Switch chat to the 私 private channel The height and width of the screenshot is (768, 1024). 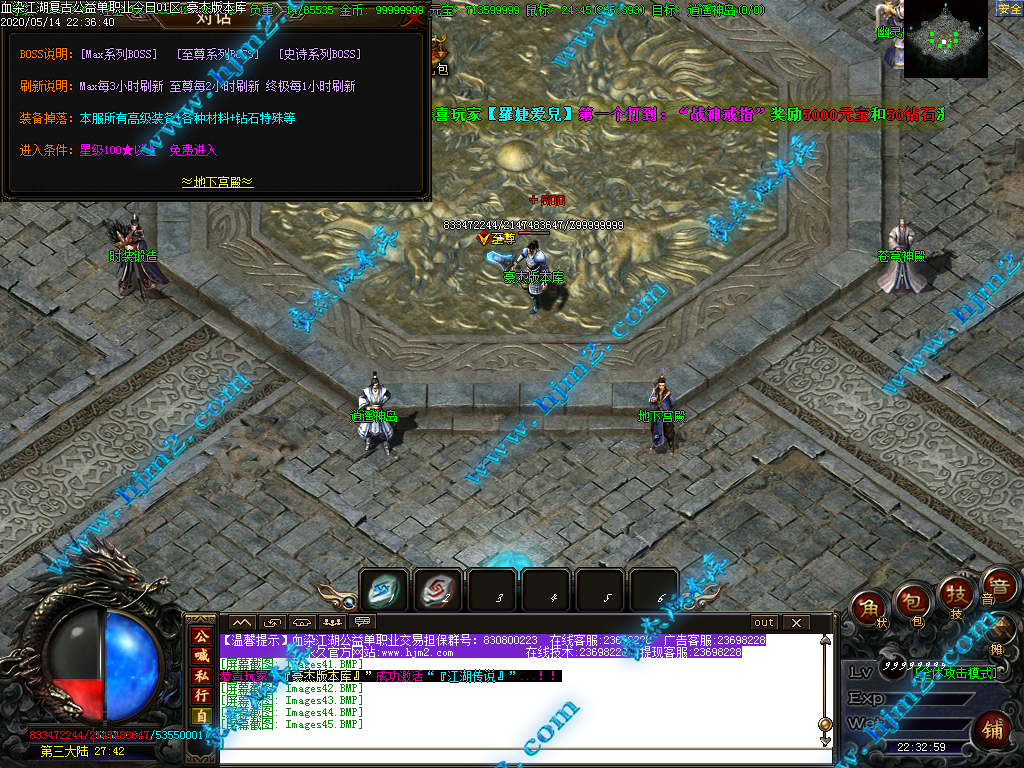point(201,675)
